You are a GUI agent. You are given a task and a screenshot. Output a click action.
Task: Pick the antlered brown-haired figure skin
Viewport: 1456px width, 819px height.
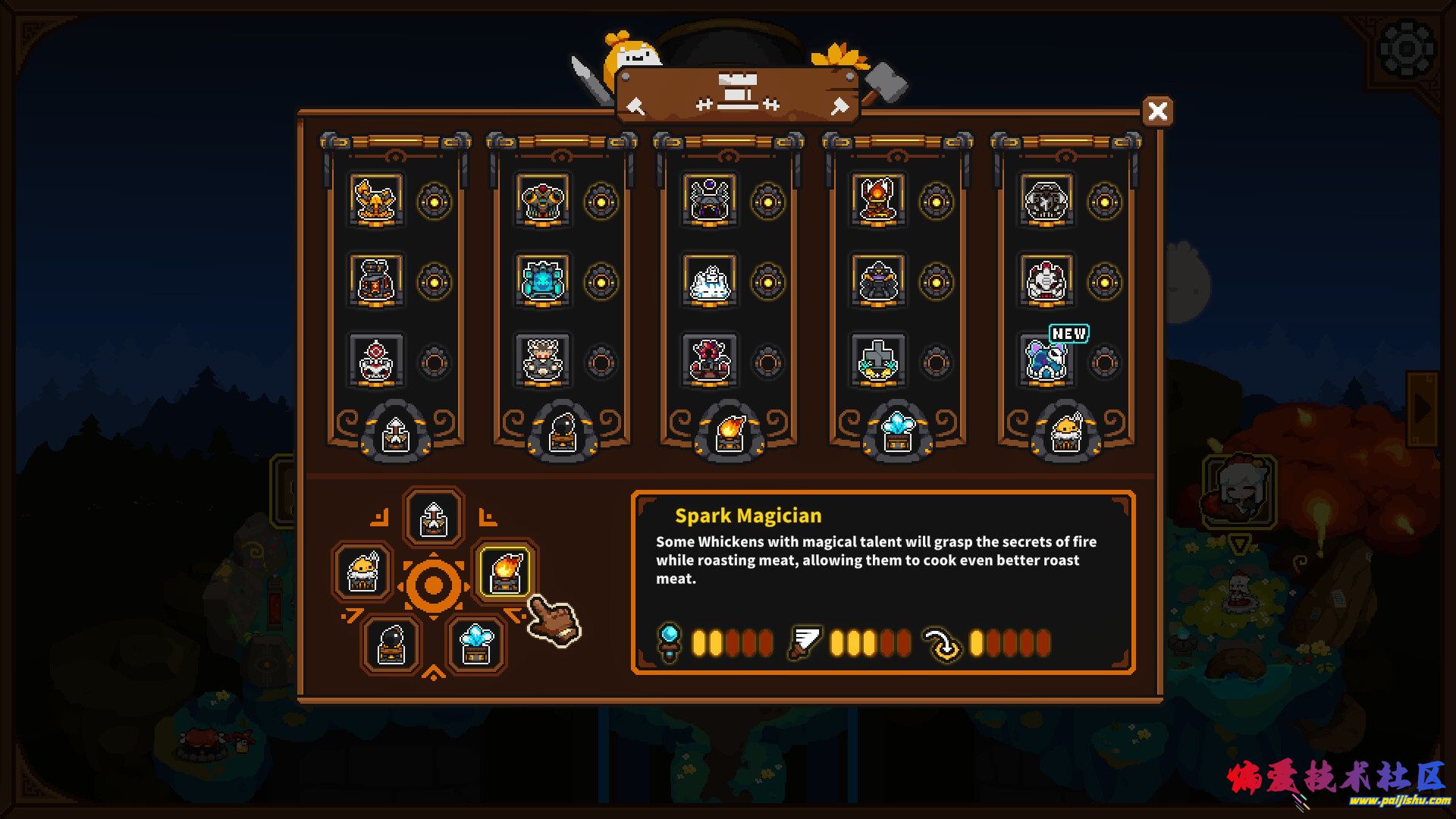[542, 360]
